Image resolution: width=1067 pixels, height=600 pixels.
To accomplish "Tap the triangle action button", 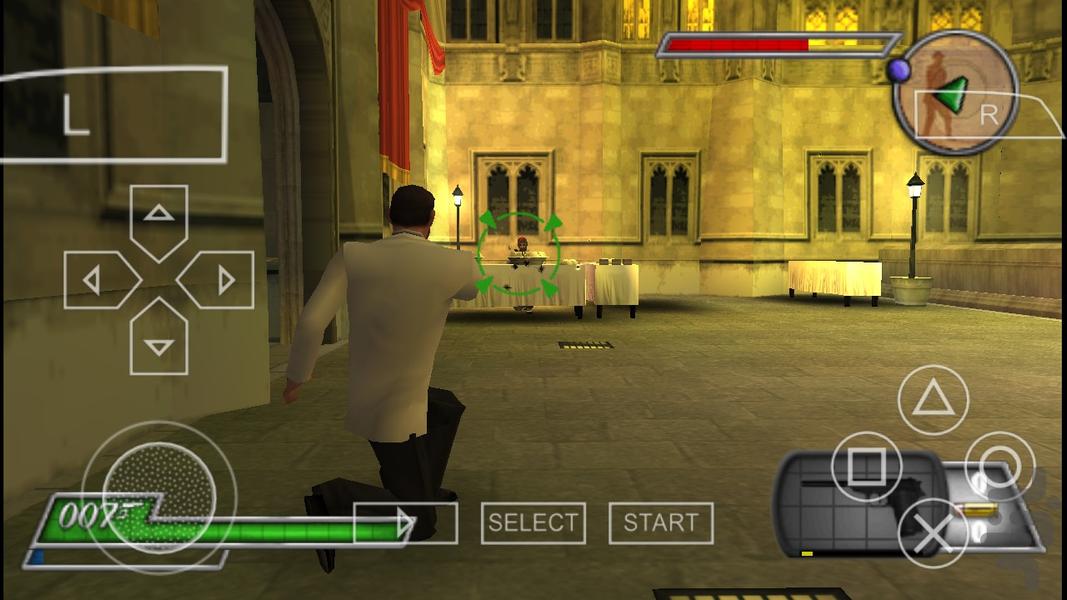I will [933, 400].
